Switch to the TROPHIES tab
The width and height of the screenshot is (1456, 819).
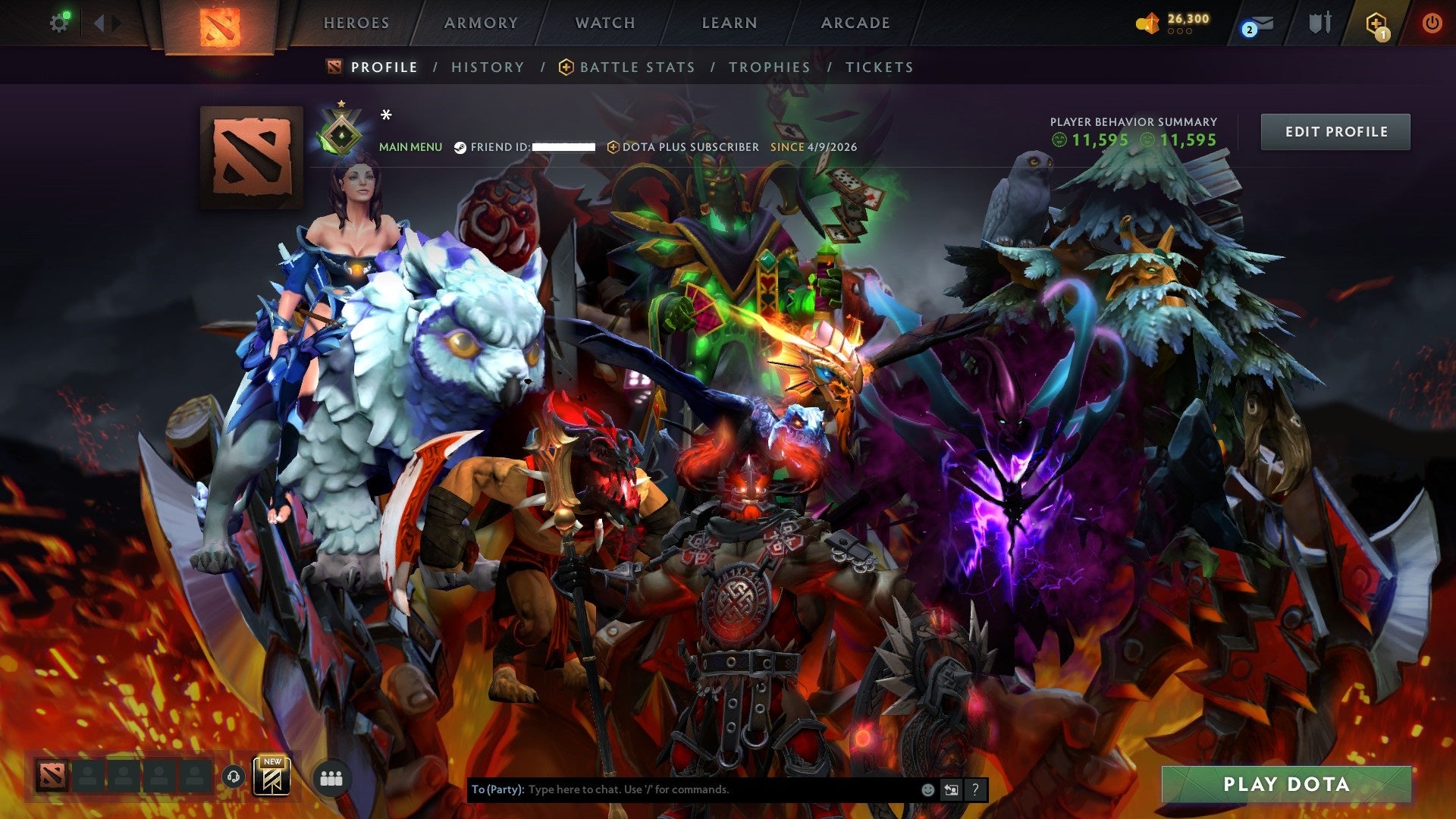tap(769, 67)
